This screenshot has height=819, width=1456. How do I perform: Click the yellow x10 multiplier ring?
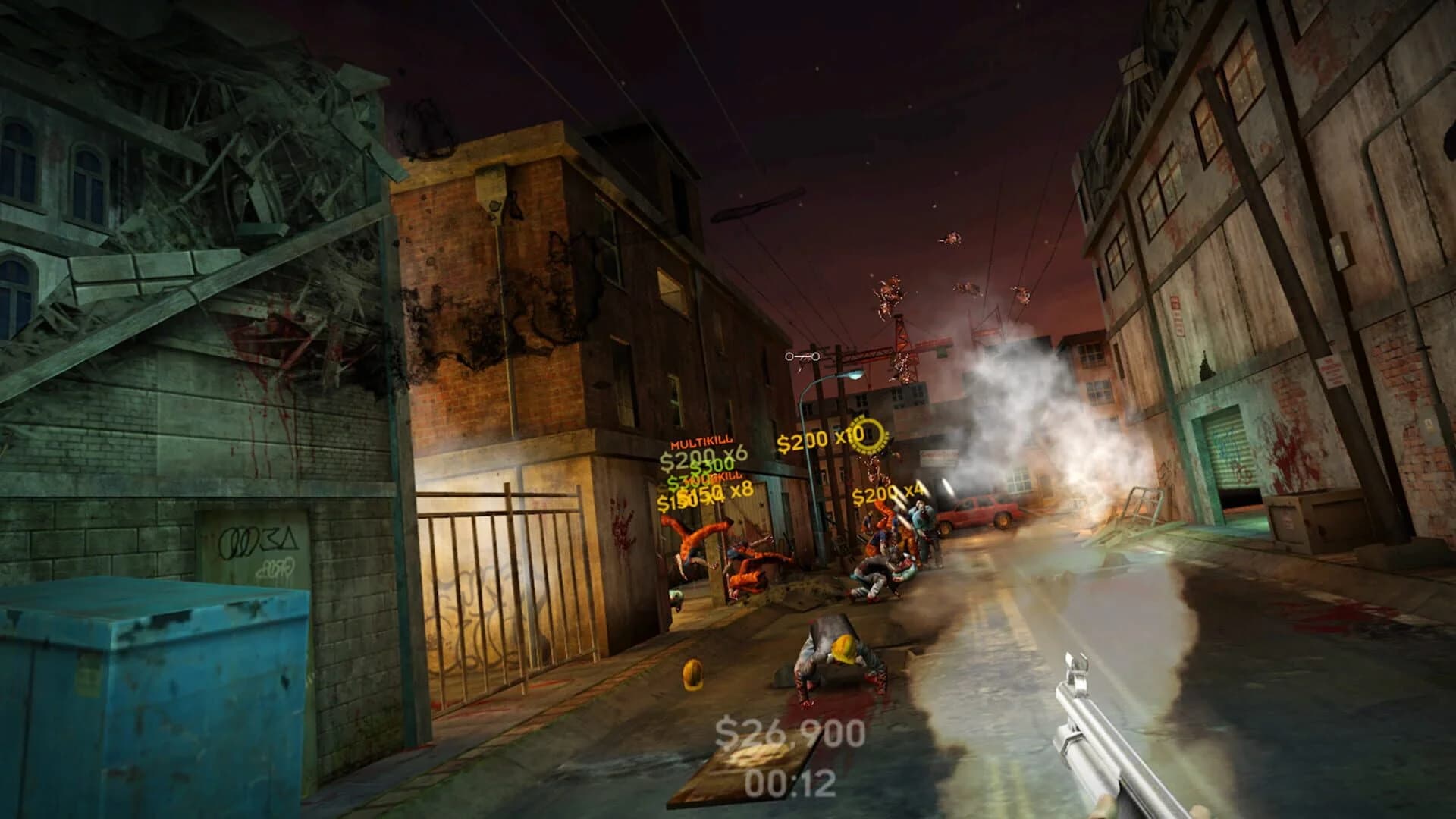pyautogui.click(x=868, y=435)
